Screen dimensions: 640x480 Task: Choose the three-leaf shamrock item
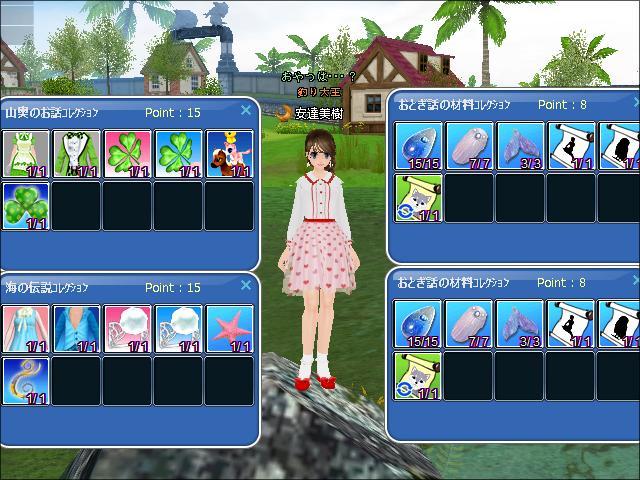(x=25, y=205)
